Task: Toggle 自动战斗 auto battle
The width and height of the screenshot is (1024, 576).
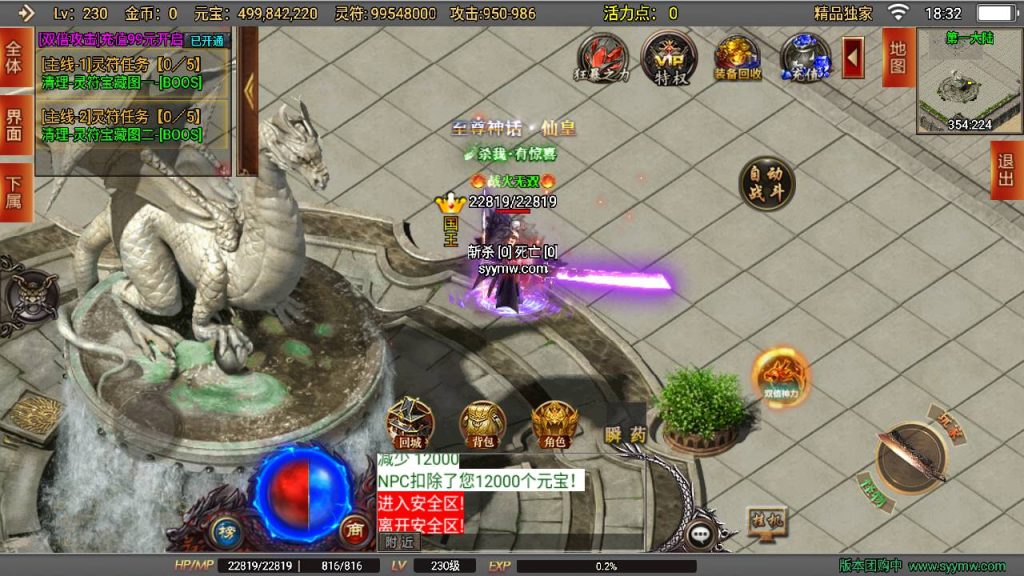Action: pyautogui.click(x=766, y=184)
